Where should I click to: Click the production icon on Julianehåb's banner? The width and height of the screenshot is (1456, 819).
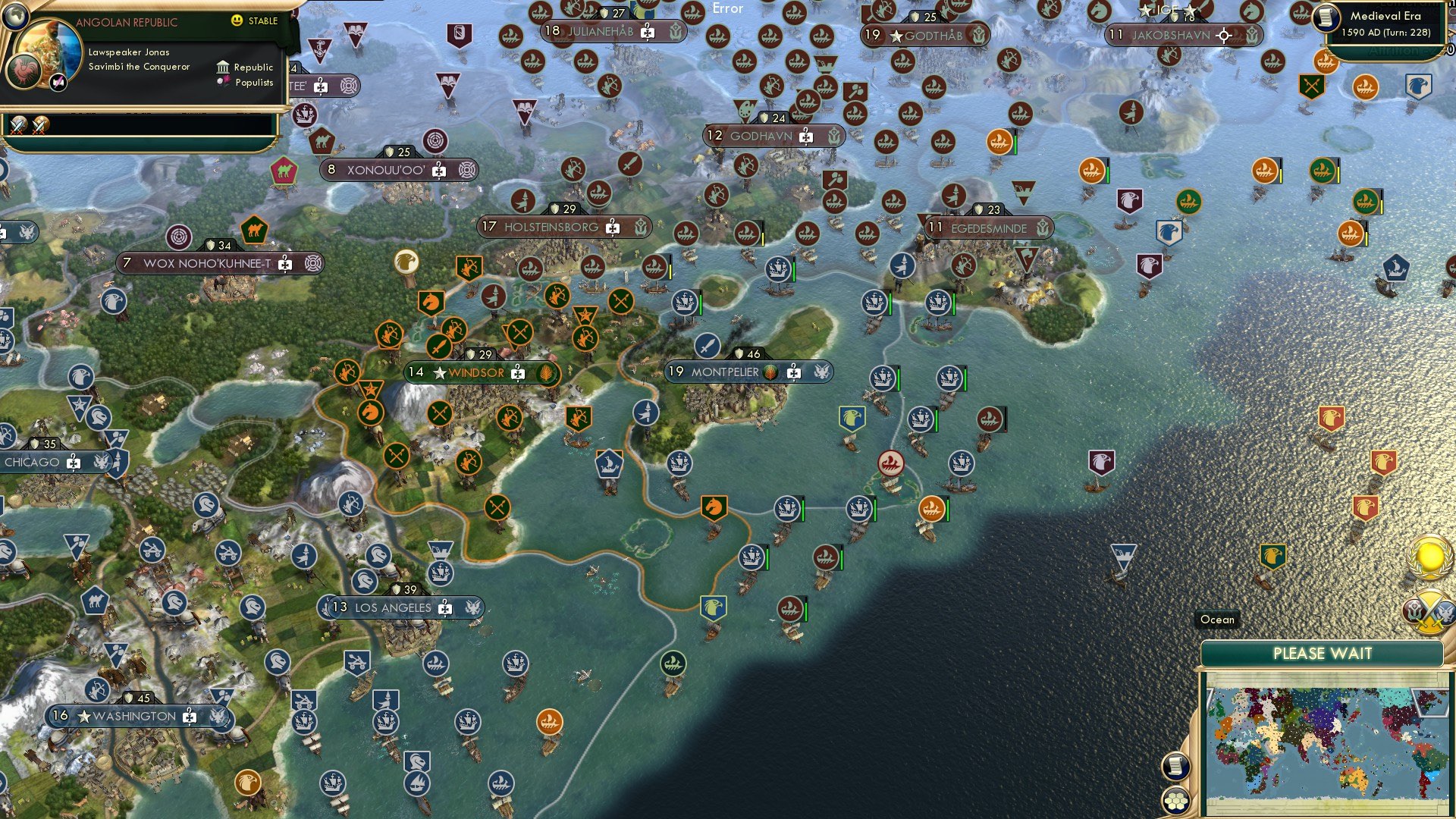coord(646,33)
